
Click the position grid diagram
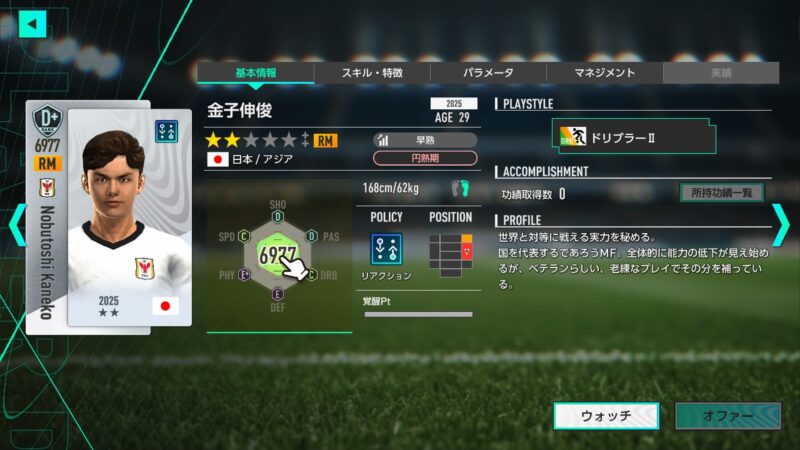pos(450,251)
